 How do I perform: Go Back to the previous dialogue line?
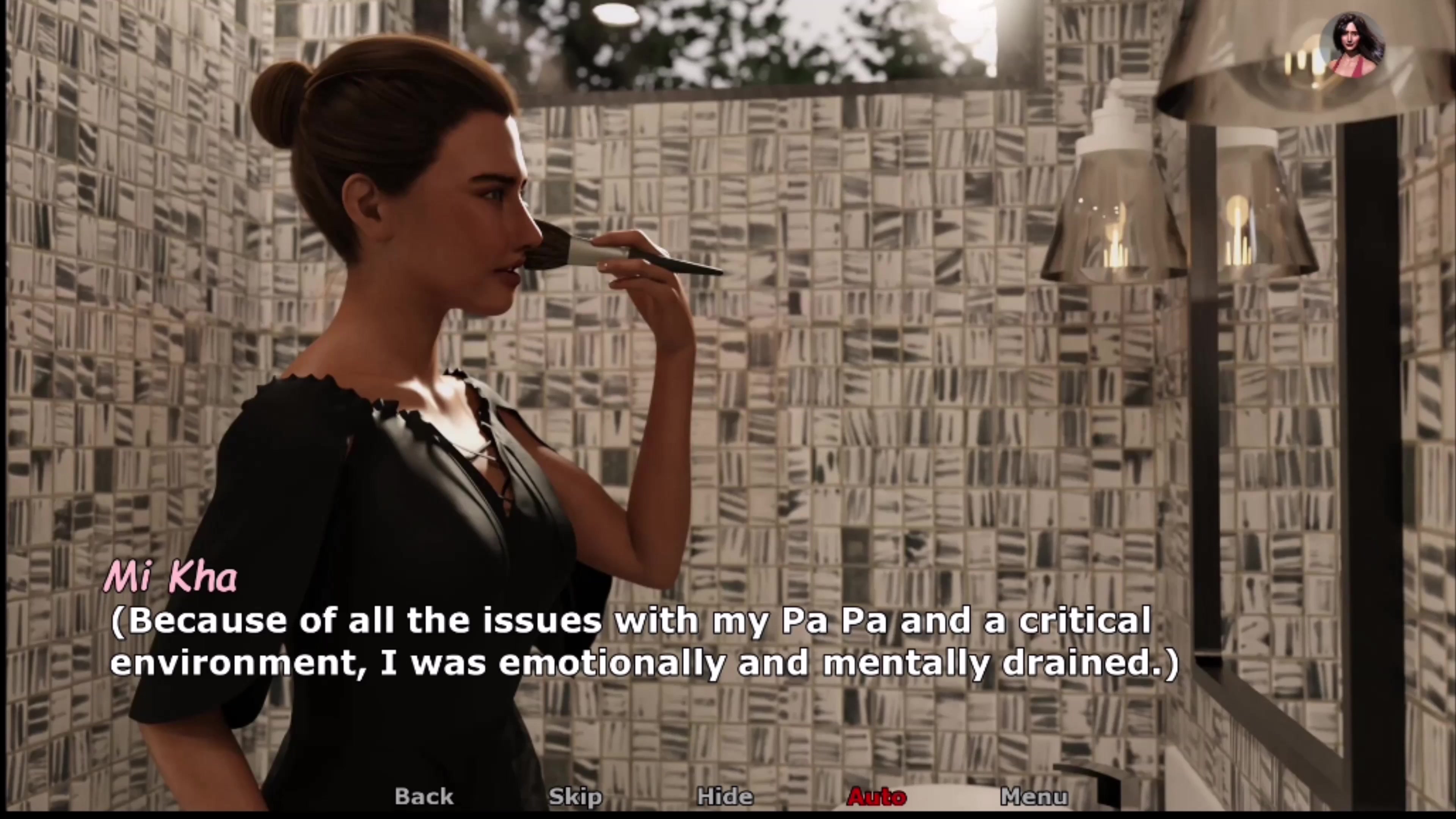[424, 796]
